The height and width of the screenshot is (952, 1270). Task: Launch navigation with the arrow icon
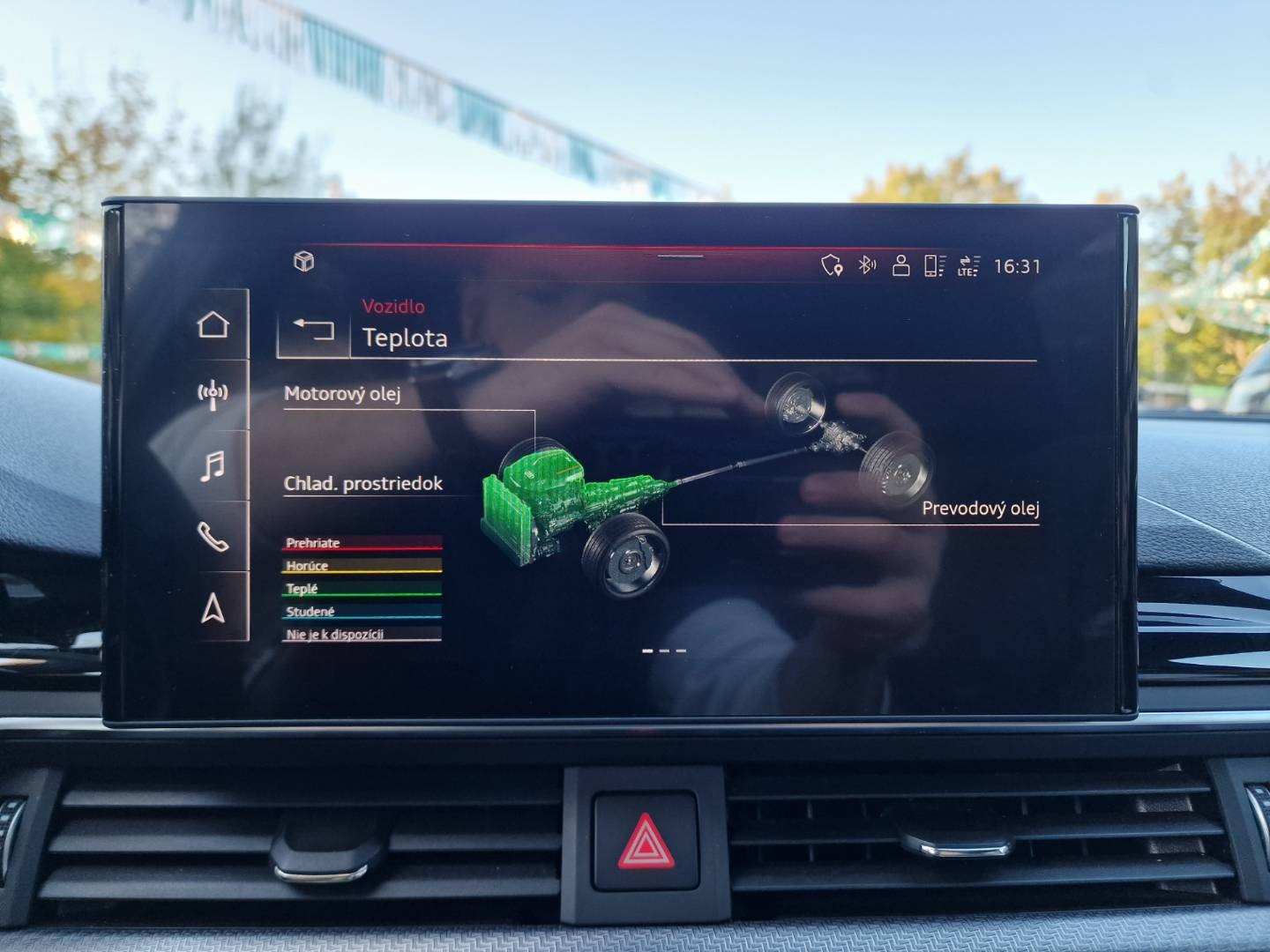213,607
